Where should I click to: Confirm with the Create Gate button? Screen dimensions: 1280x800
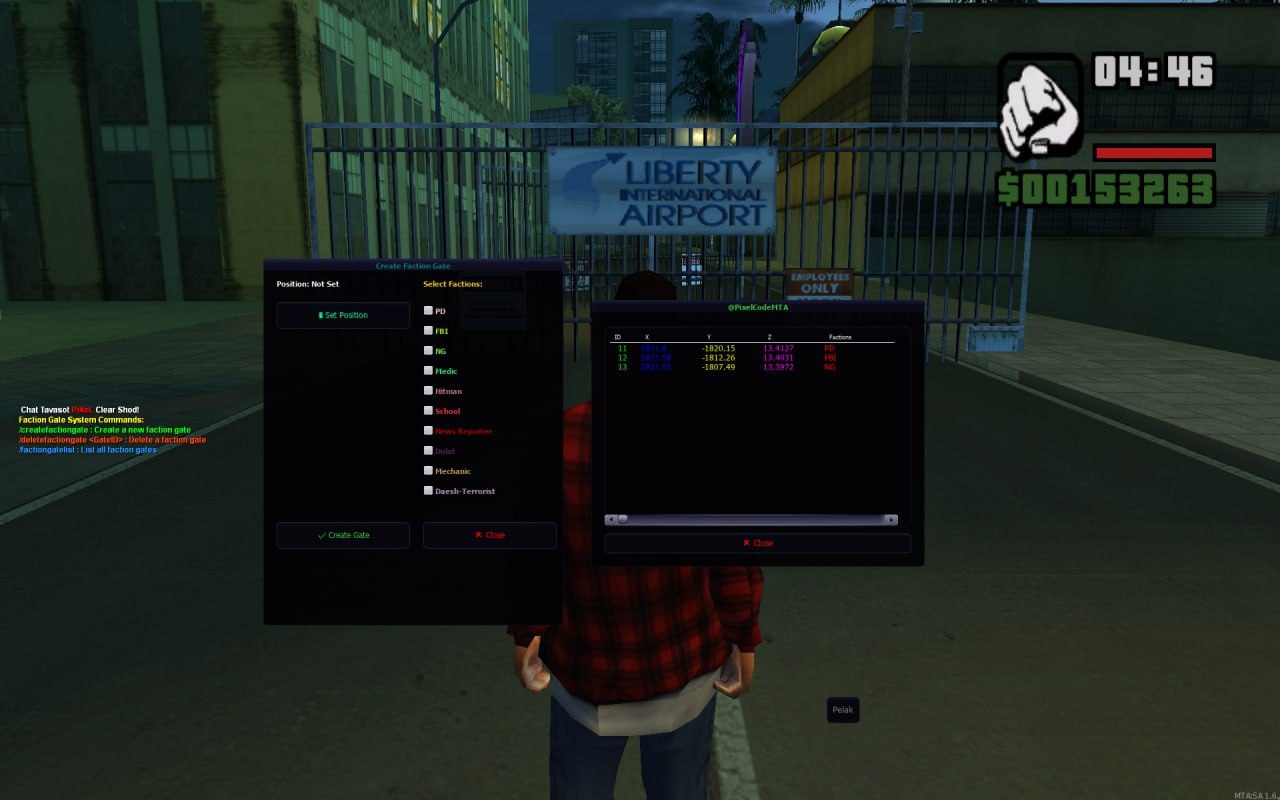(343, 535)
